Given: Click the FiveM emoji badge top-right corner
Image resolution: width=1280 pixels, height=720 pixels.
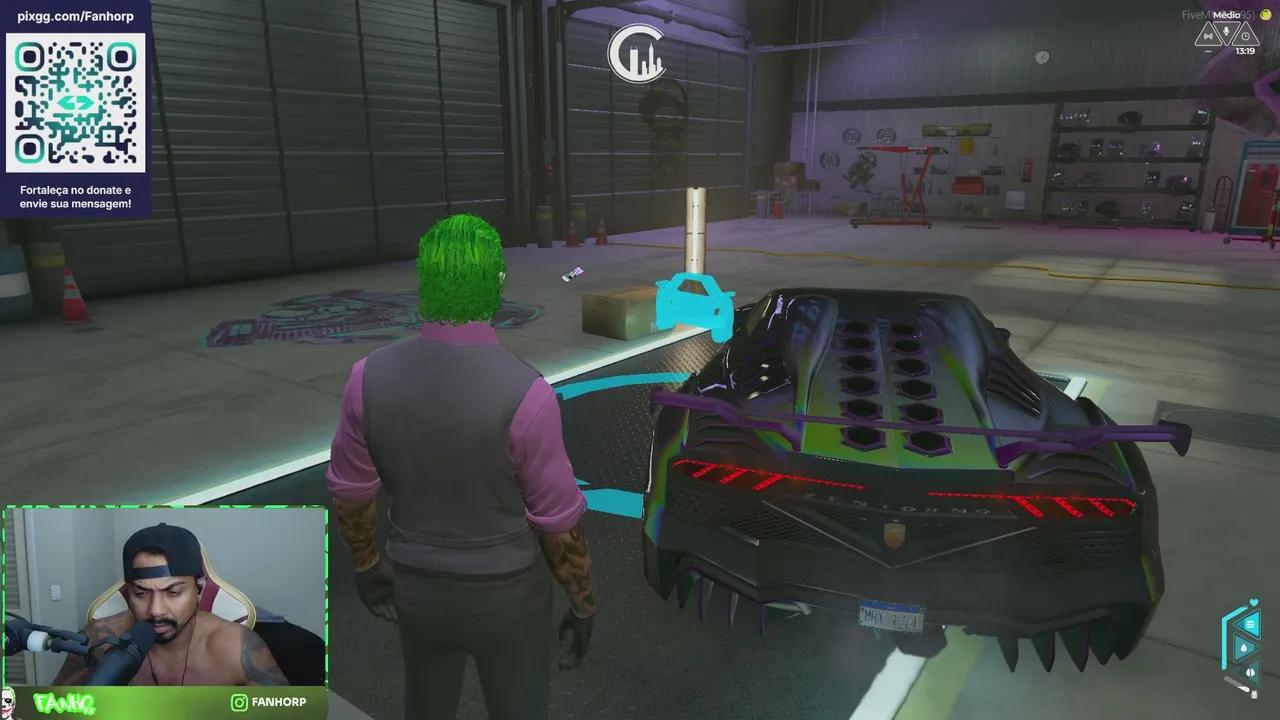Looking at the screenshot, I should click(1266, 14).
